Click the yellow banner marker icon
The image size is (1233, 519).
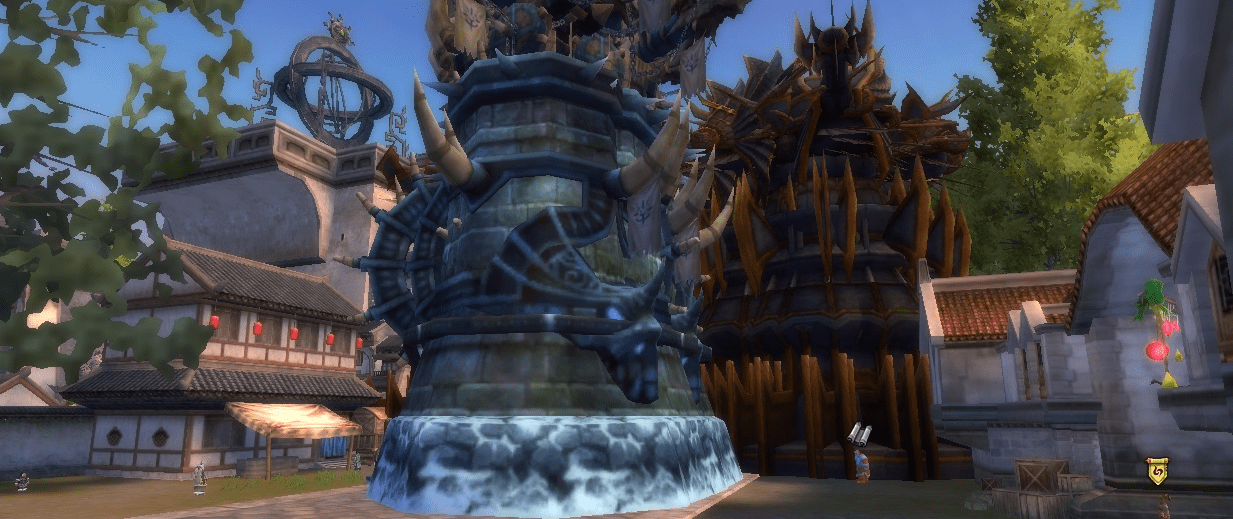1157,471
